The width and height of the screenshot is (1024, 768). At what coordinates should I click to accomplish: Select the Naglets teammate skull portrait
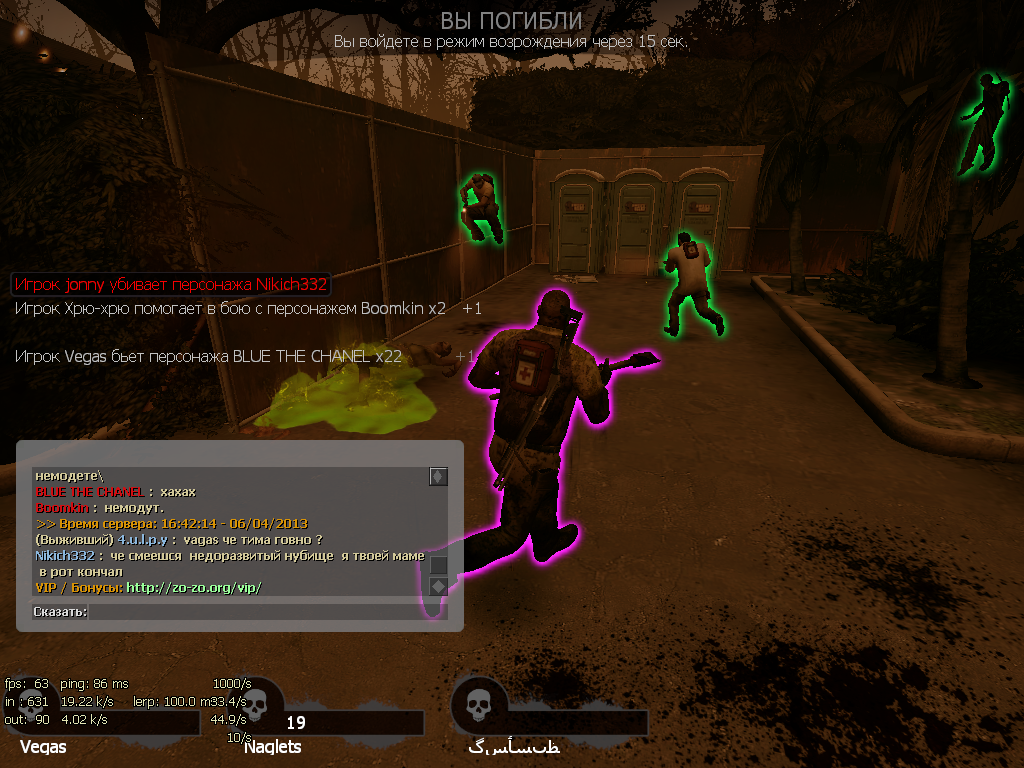[x=256, y=705]
